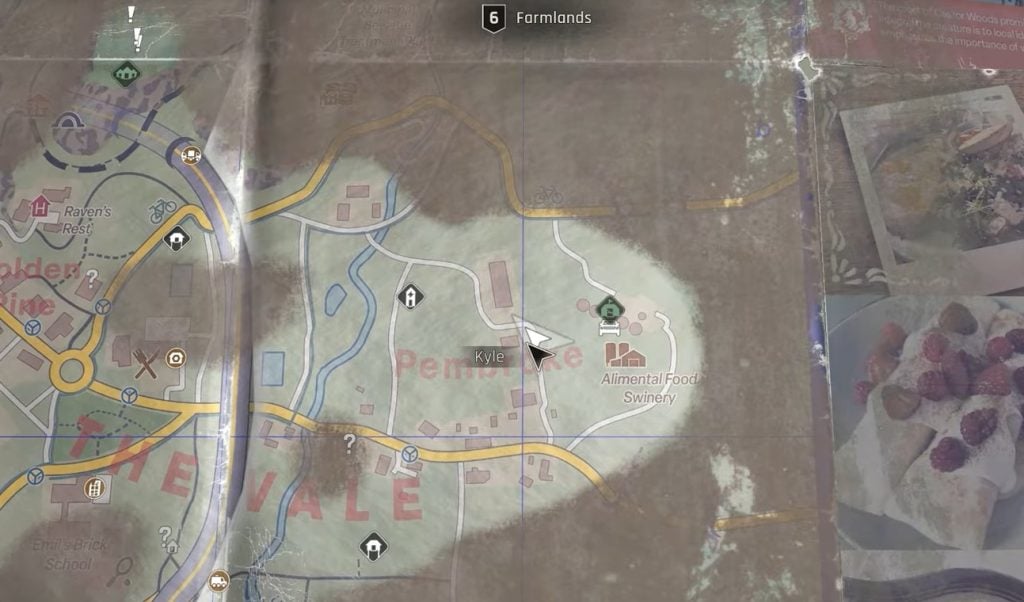Screen dimensions: 1024x602
Task: Select the silo tower marker west of Kyle
Action: [409, 296]
